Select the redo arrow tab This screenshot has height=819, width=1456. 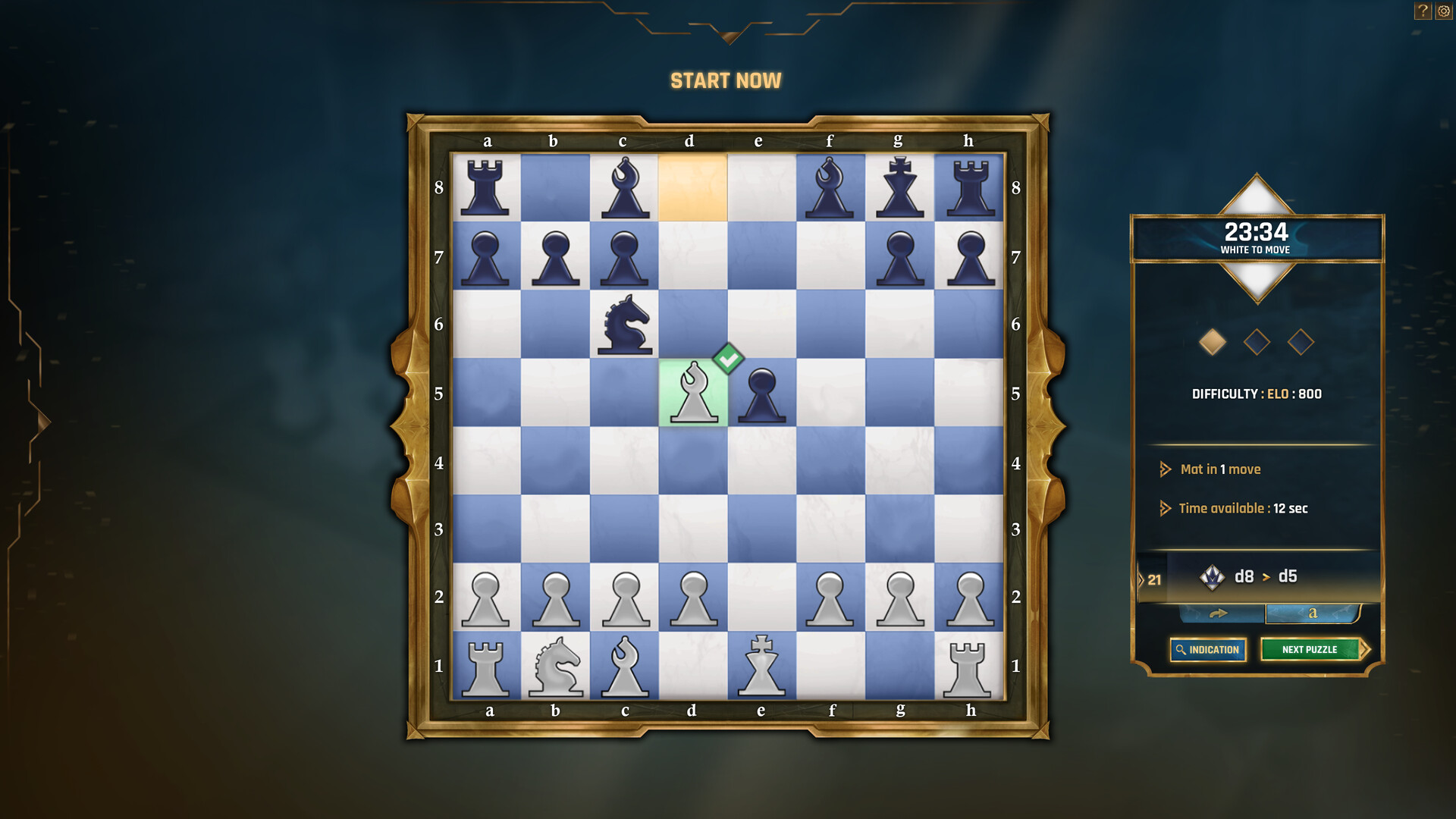[x=1219, y=613]
